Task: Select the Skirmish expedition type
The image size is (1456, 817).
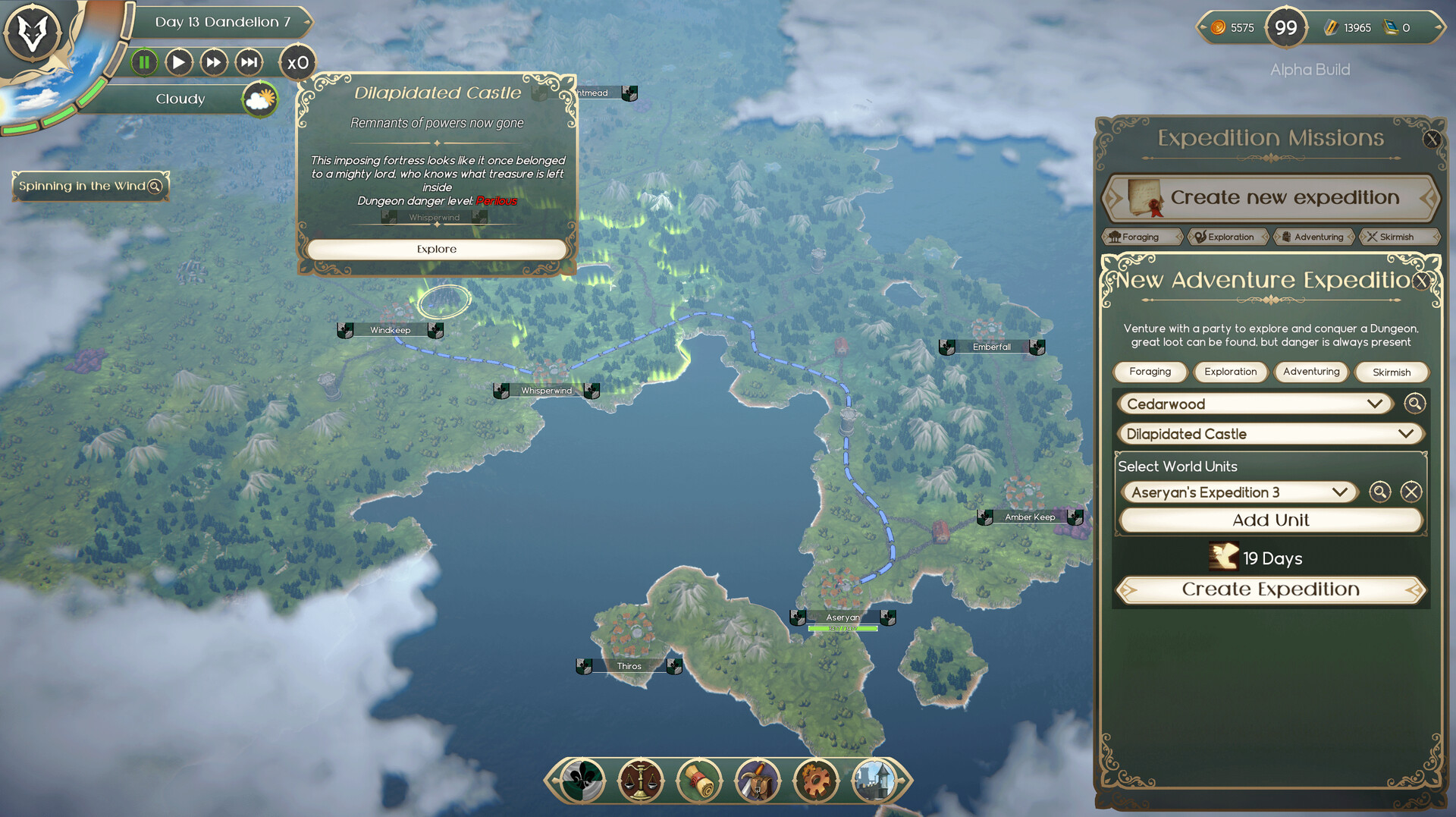Action: pyautogui.click(x=1392, y=372)
